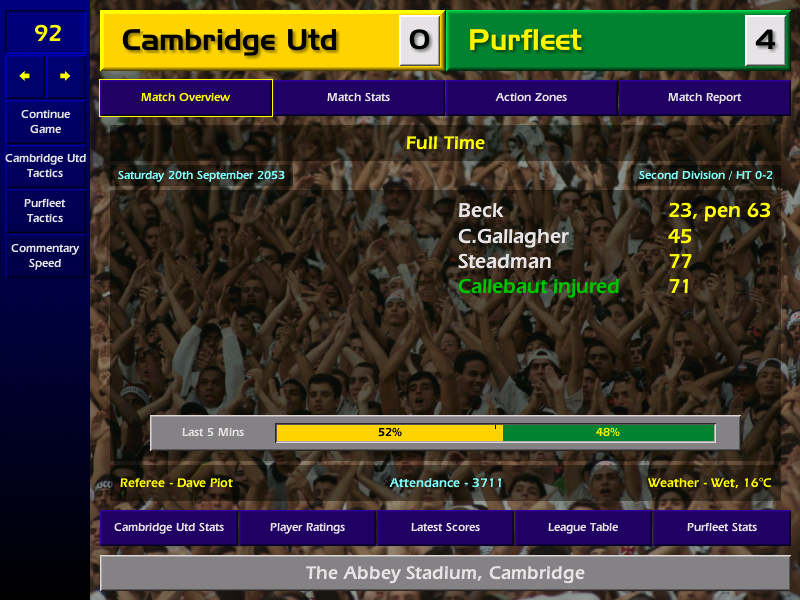Show Player Ratings
This screenshot has width=800, height=600.
(307, 527)
